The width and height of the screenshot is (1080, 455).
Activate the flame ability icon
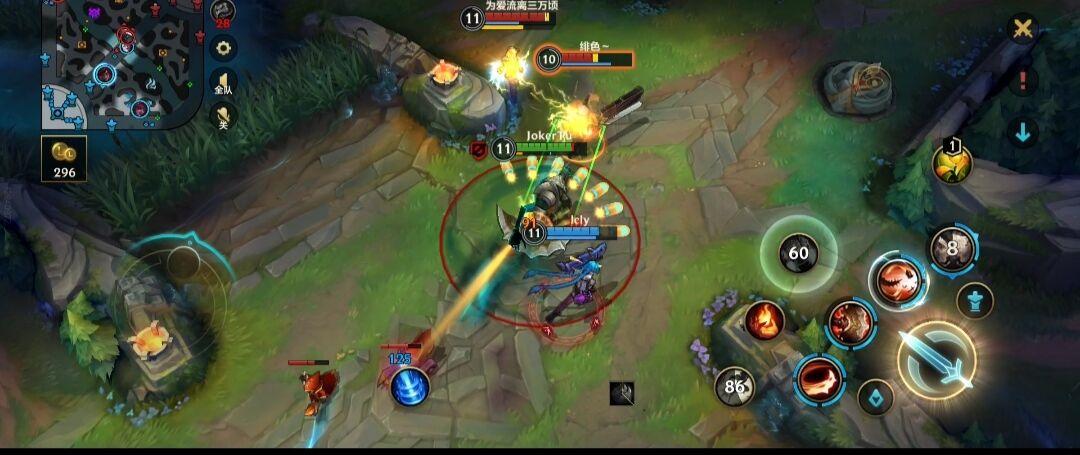pos(764,321)
